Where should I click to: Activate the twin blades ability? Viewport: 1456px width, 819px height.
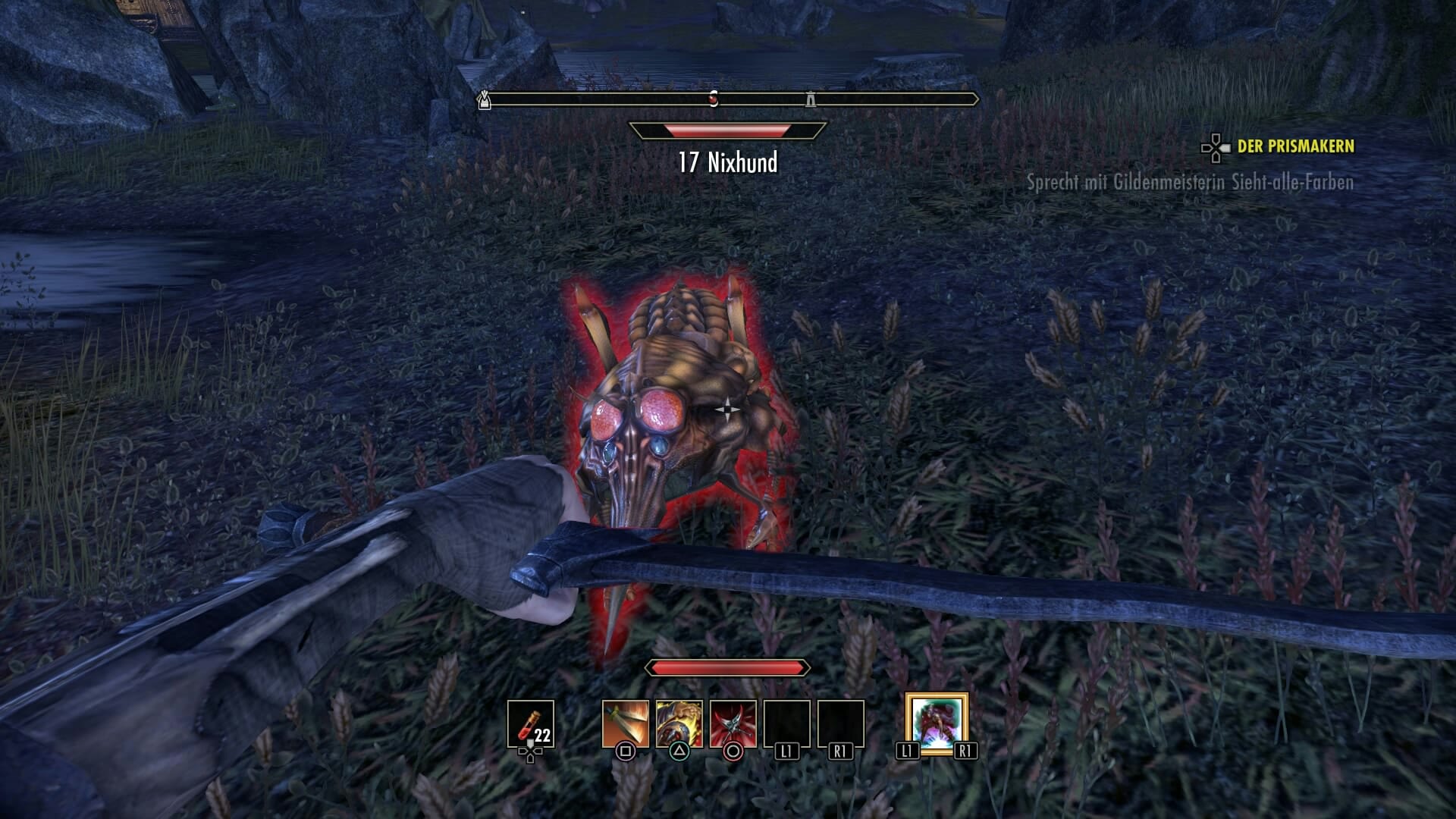point(626,723)
